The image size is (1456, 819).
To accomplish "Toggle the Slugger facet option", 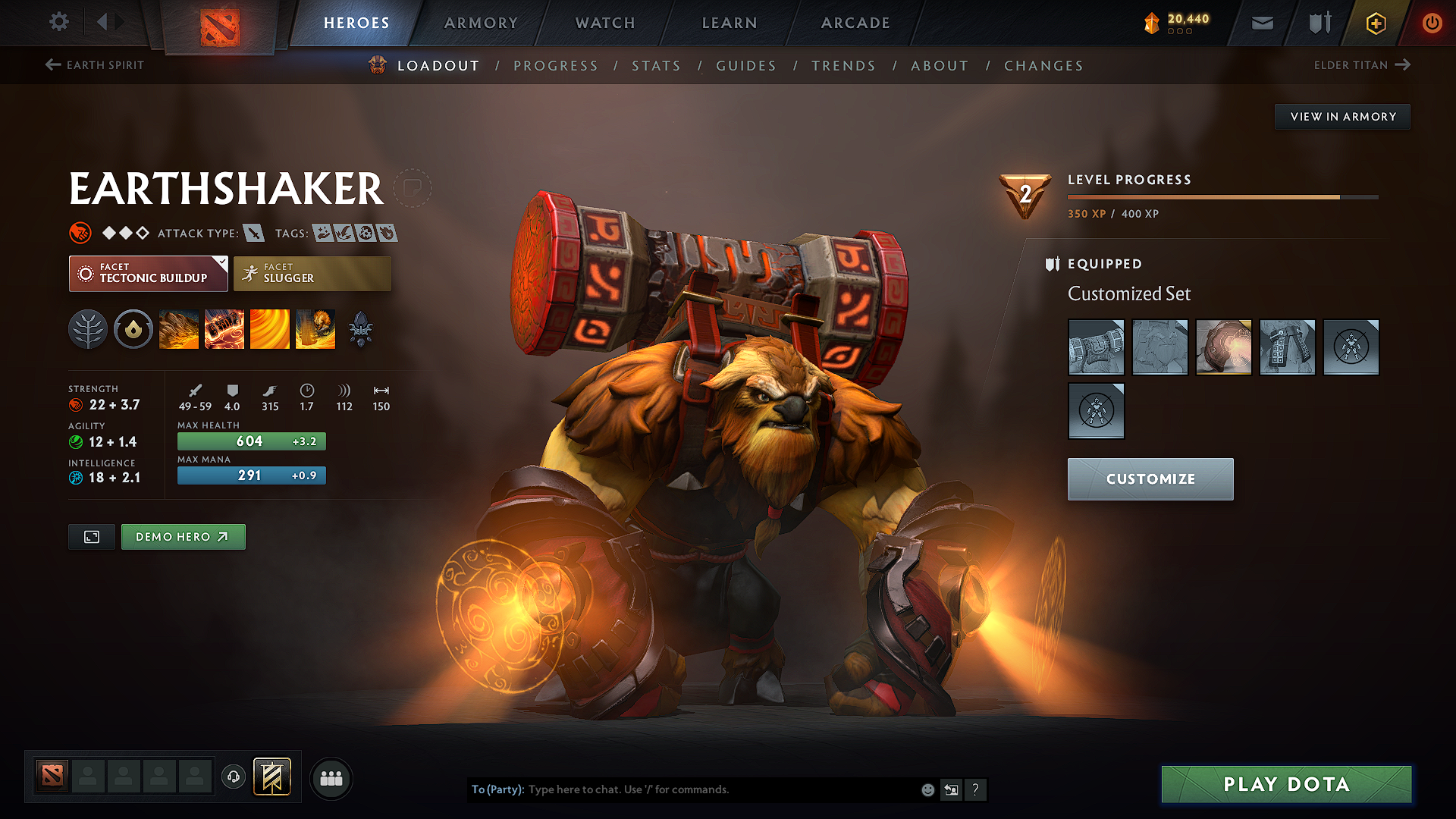I will coord(312,273).
